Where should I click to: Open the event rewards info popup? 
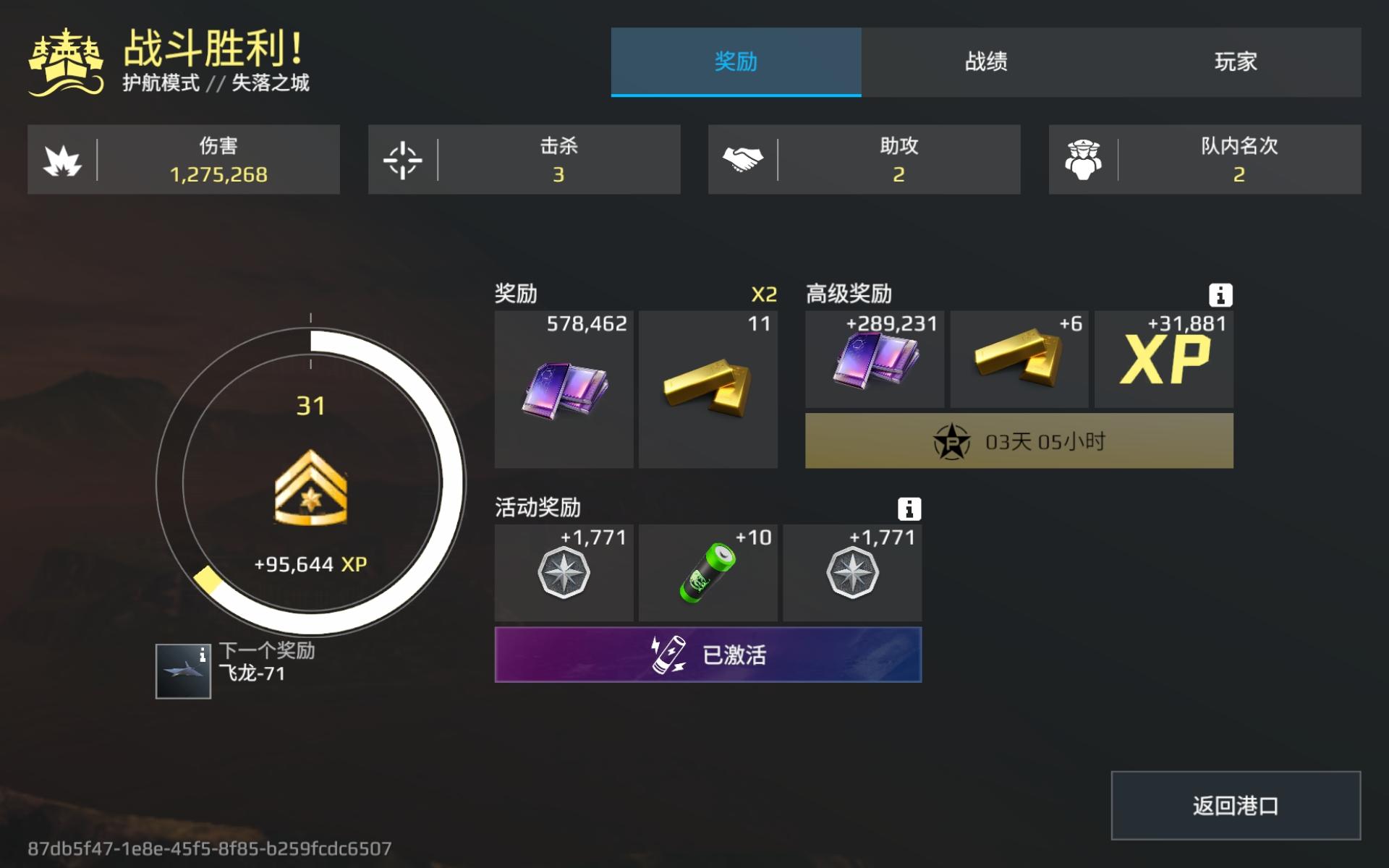(909, 509)
